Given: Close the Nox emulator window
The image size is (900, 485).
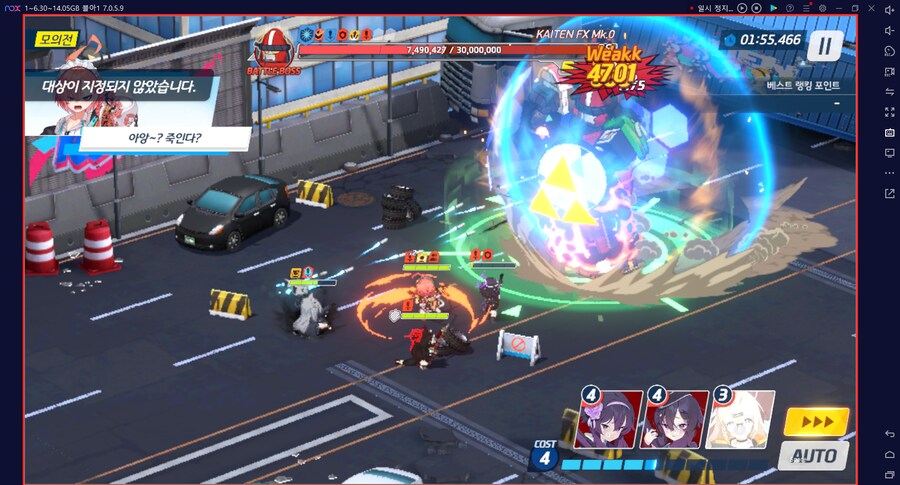Looking at the screenshot, I should click(871, 8).
